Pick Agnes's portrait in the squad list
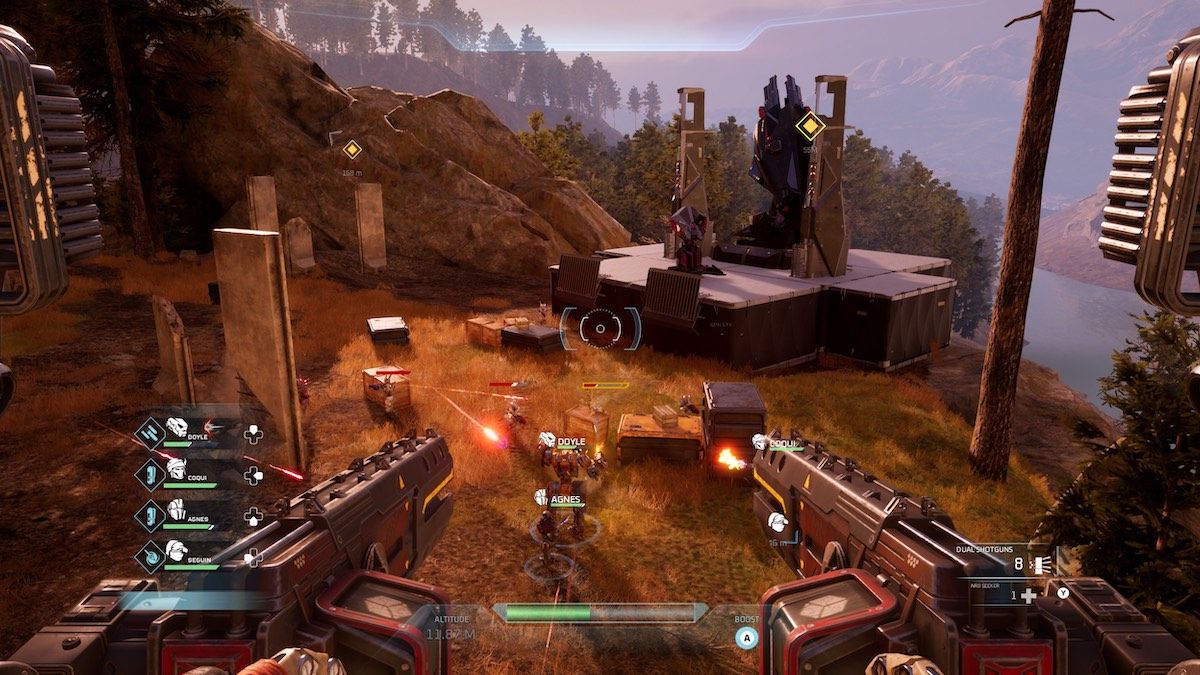This screenshot has height=675, width=1200. tap(177, 509)
